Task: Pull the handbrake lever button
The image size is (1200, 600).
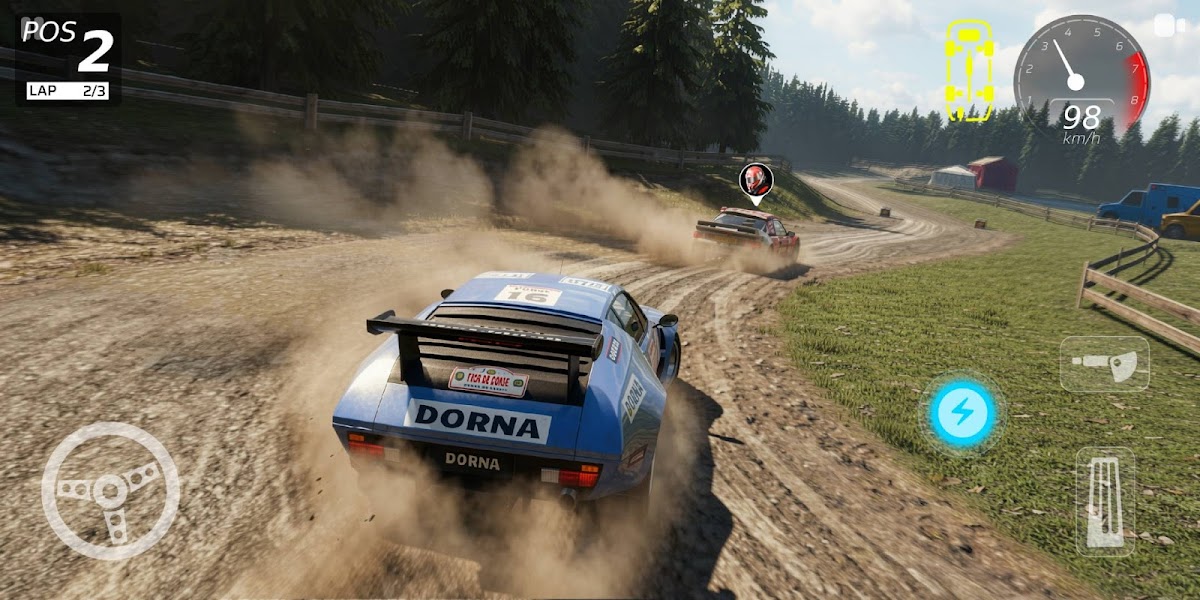Action: [1104, 363]
